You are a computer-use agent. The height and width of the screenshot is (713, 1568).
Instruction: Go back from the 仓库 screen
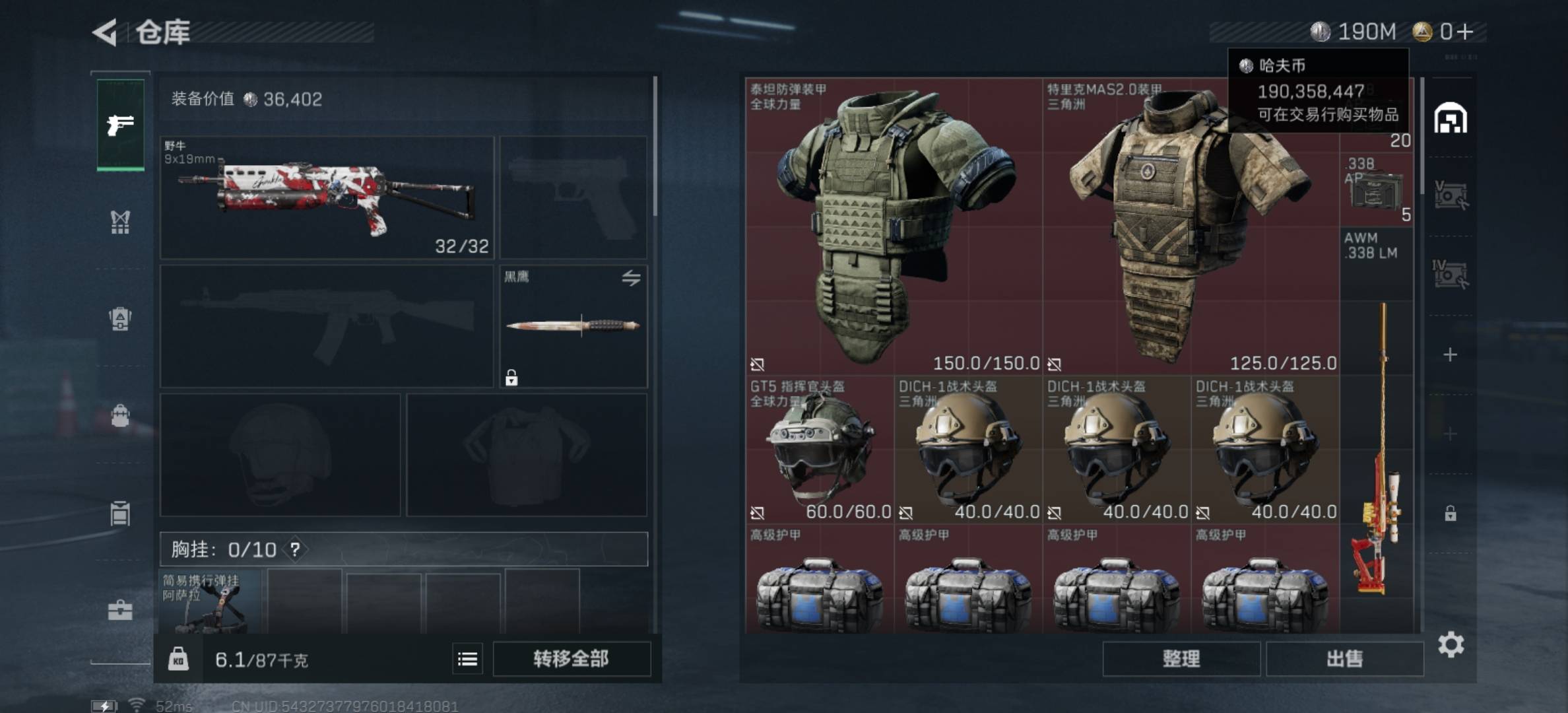click(106, 32)
